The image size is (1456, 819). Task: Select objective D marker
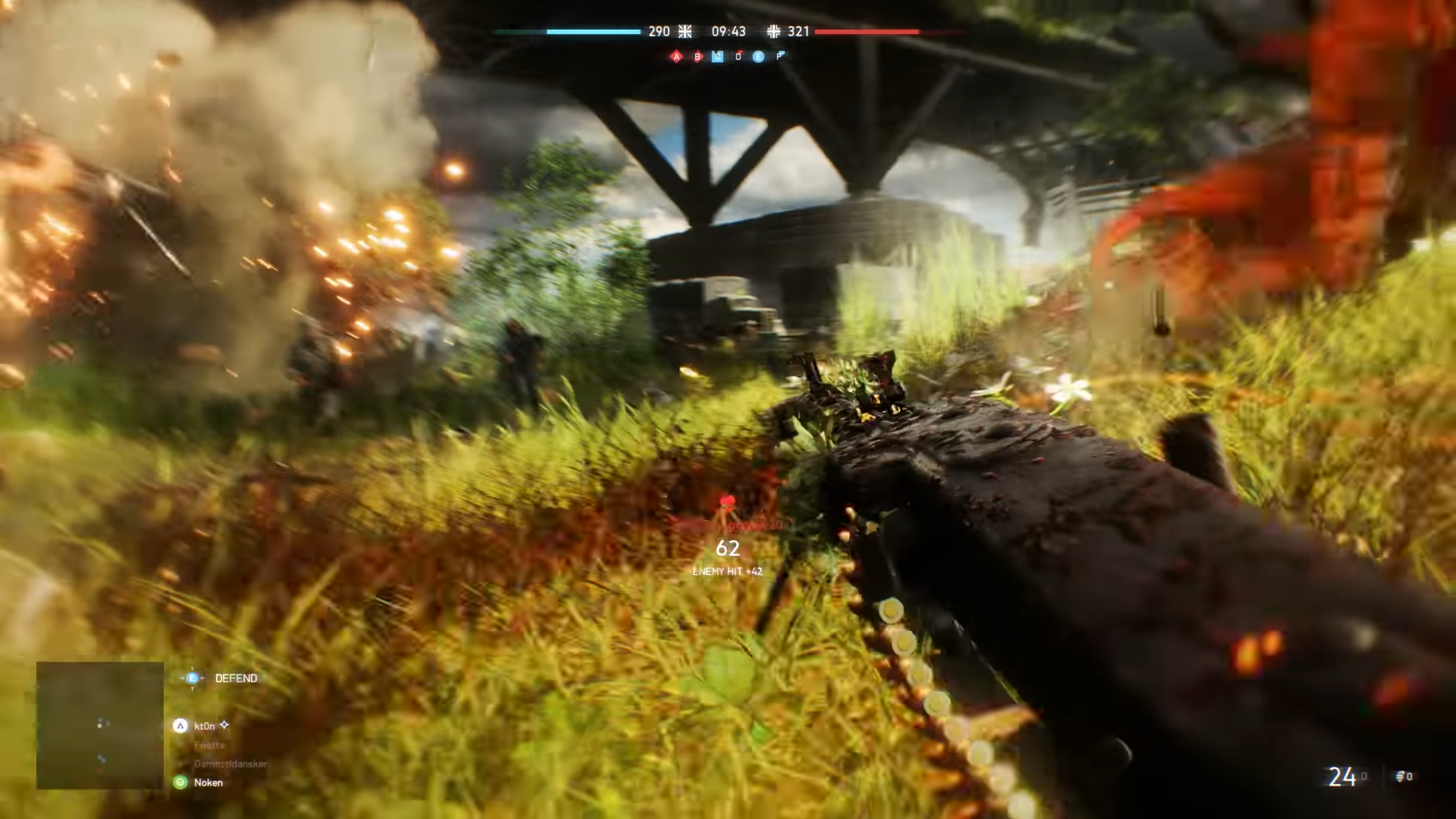[738, 57]
